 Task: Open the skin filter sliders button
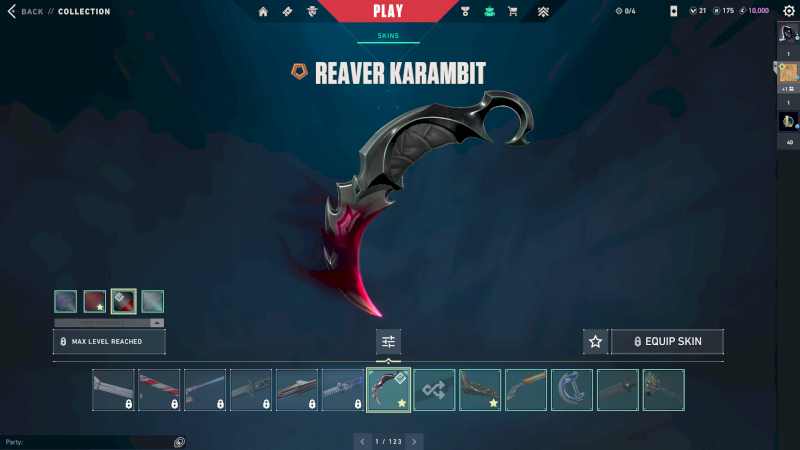pos(388,342)
